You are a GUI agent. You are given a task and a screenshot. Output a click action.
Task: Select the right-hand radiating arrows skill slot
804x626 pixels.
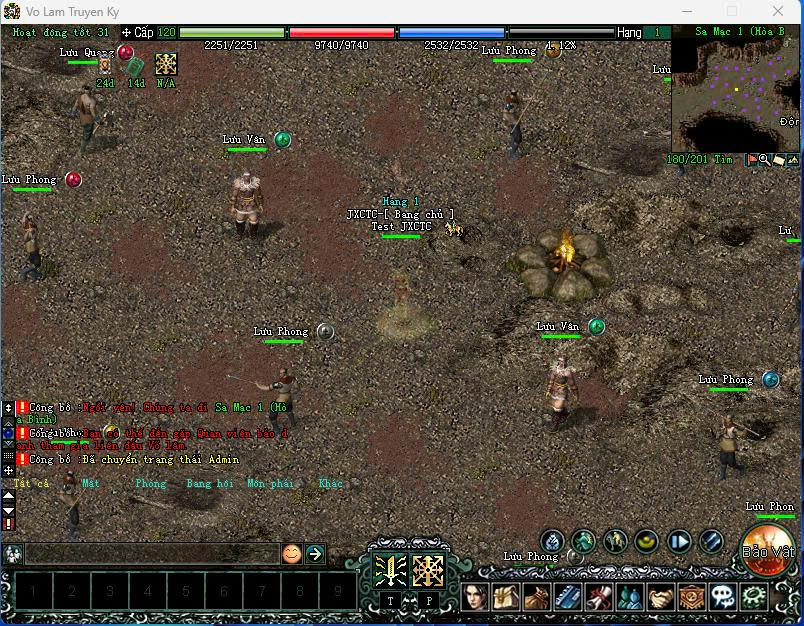pos(429,570)
